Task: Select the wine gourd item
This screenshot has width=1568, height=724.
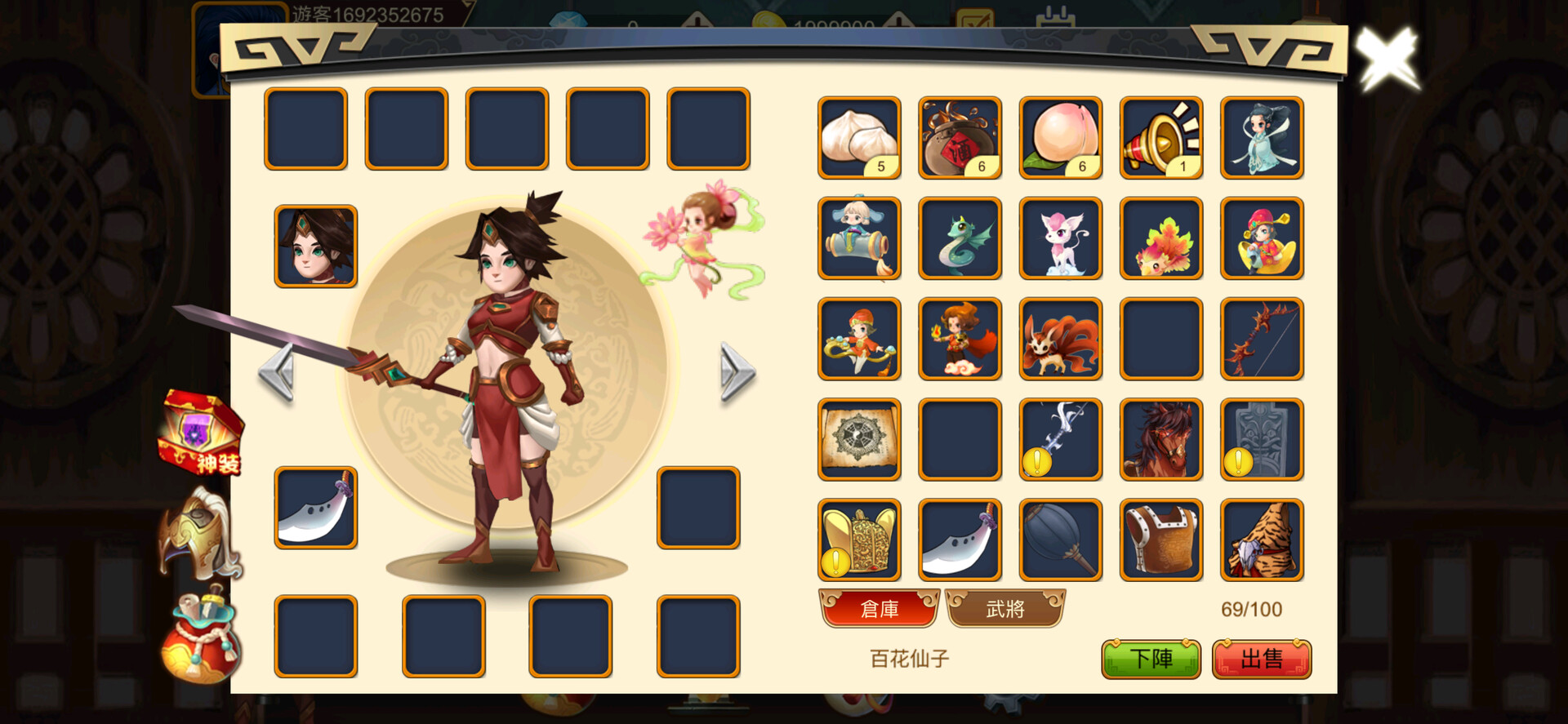Action: click(x=960, y=137)
